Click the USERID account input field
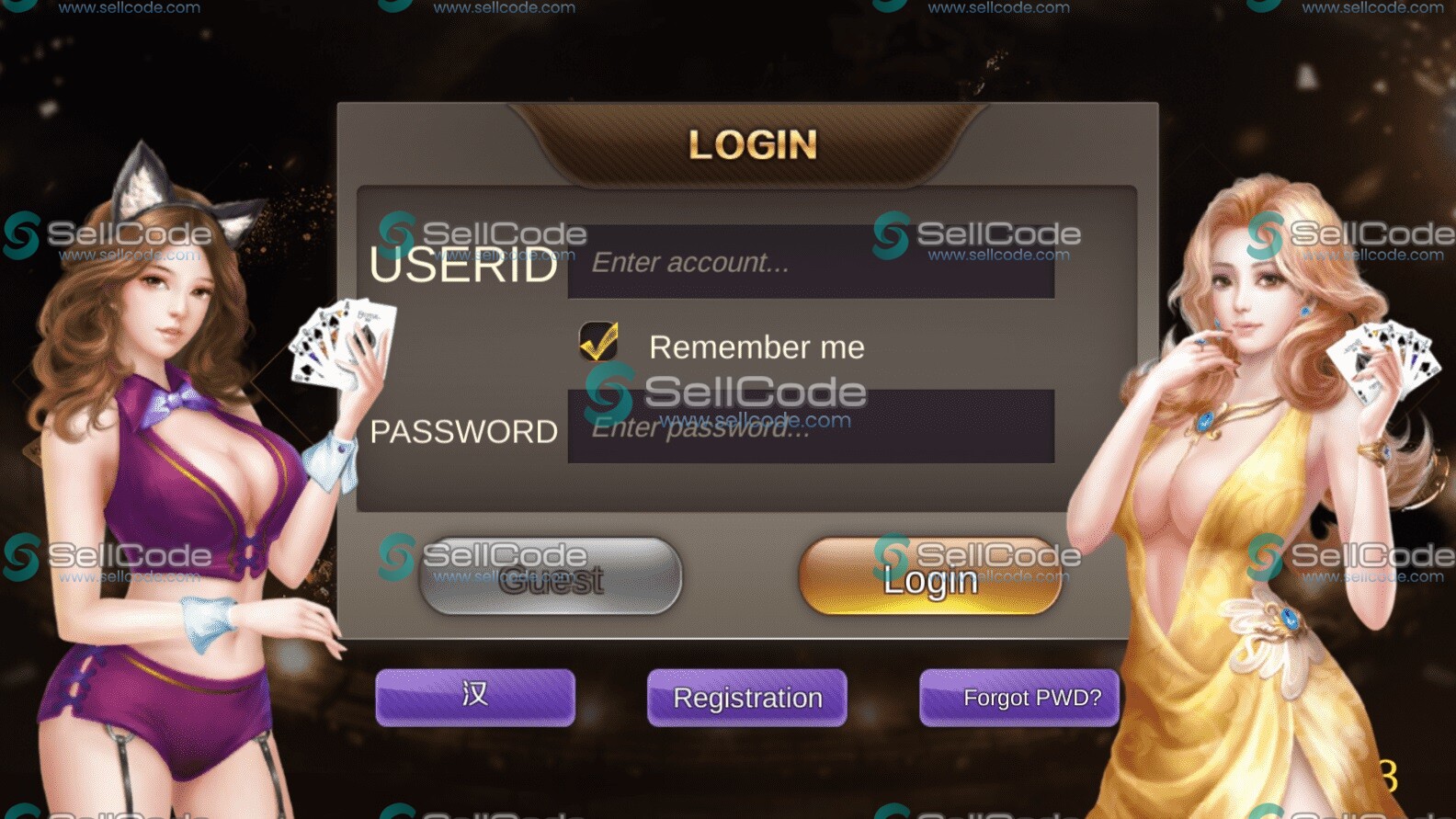This screenshot has width=1456, height=819. point(810,263)
